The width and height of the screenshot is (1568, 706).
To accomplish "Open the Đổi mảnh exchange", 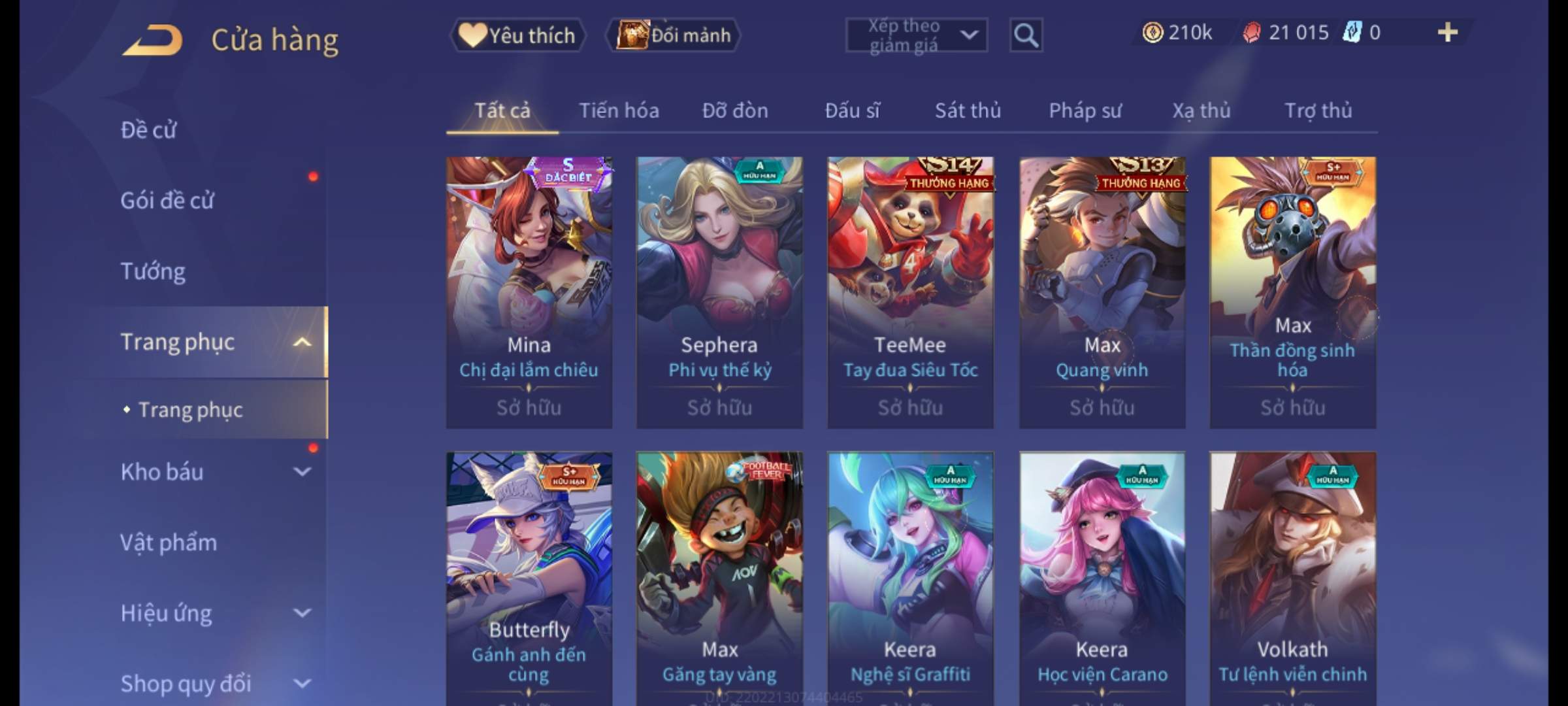I will tap(674, 35).
